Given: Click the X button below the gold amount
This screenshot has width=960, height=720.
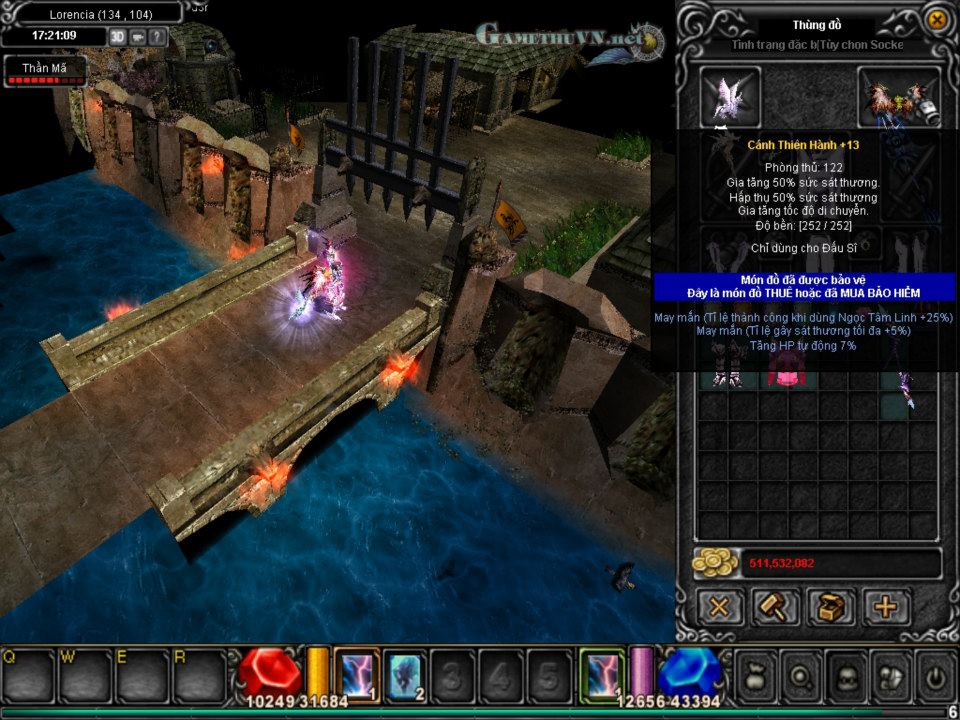Looking at the screenshot, I should [718, 607].
